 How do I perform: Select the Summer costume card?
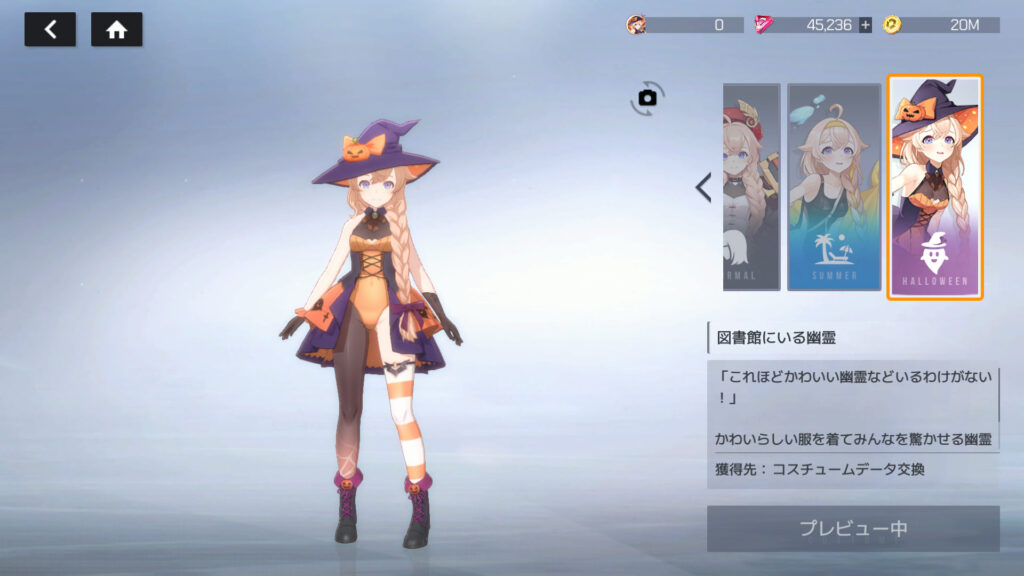pyautogui.click(x=833, y=187)
